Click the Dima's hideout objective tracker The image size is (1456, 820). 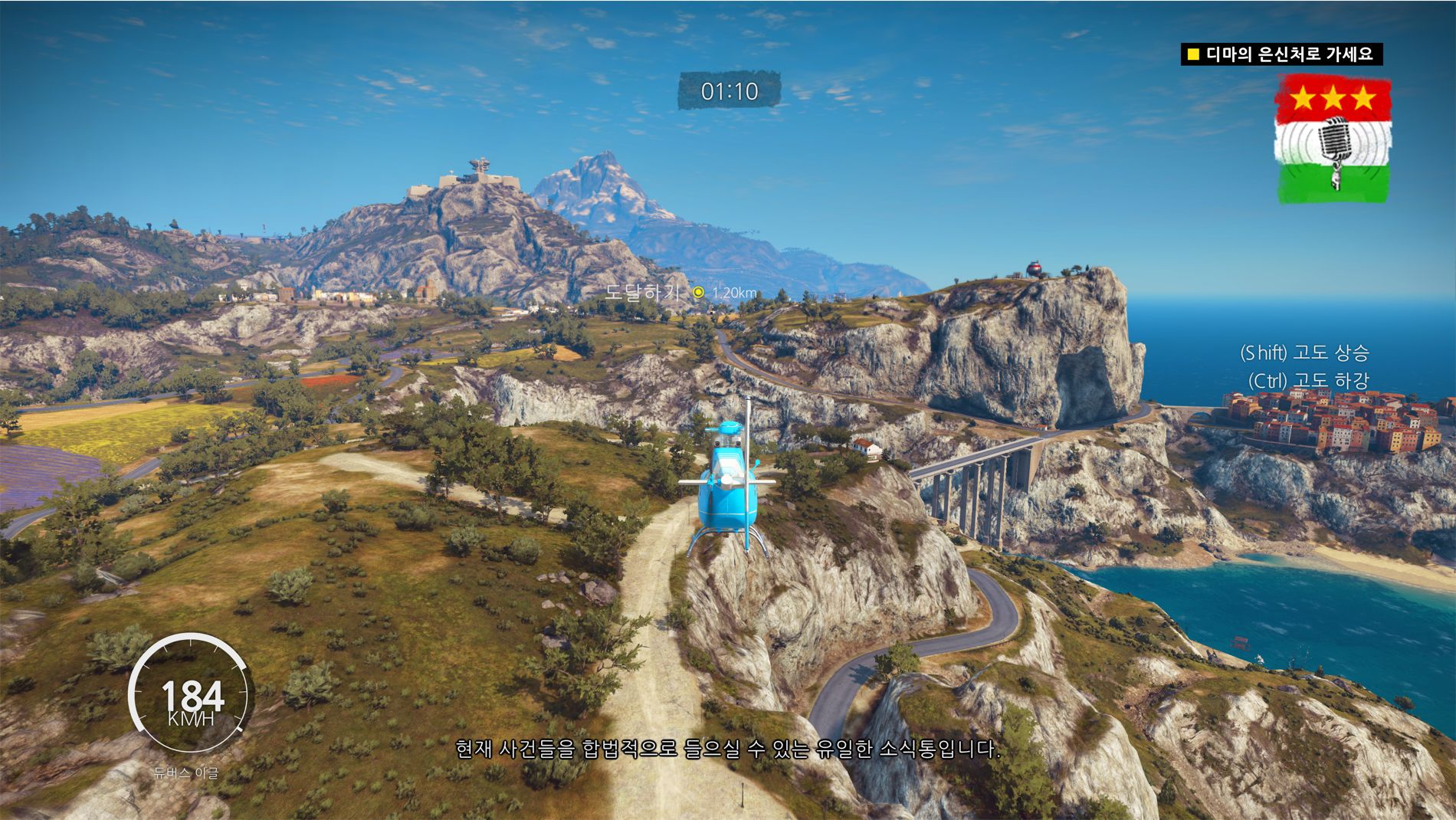pyautogui.click(x=1281, y=54)
